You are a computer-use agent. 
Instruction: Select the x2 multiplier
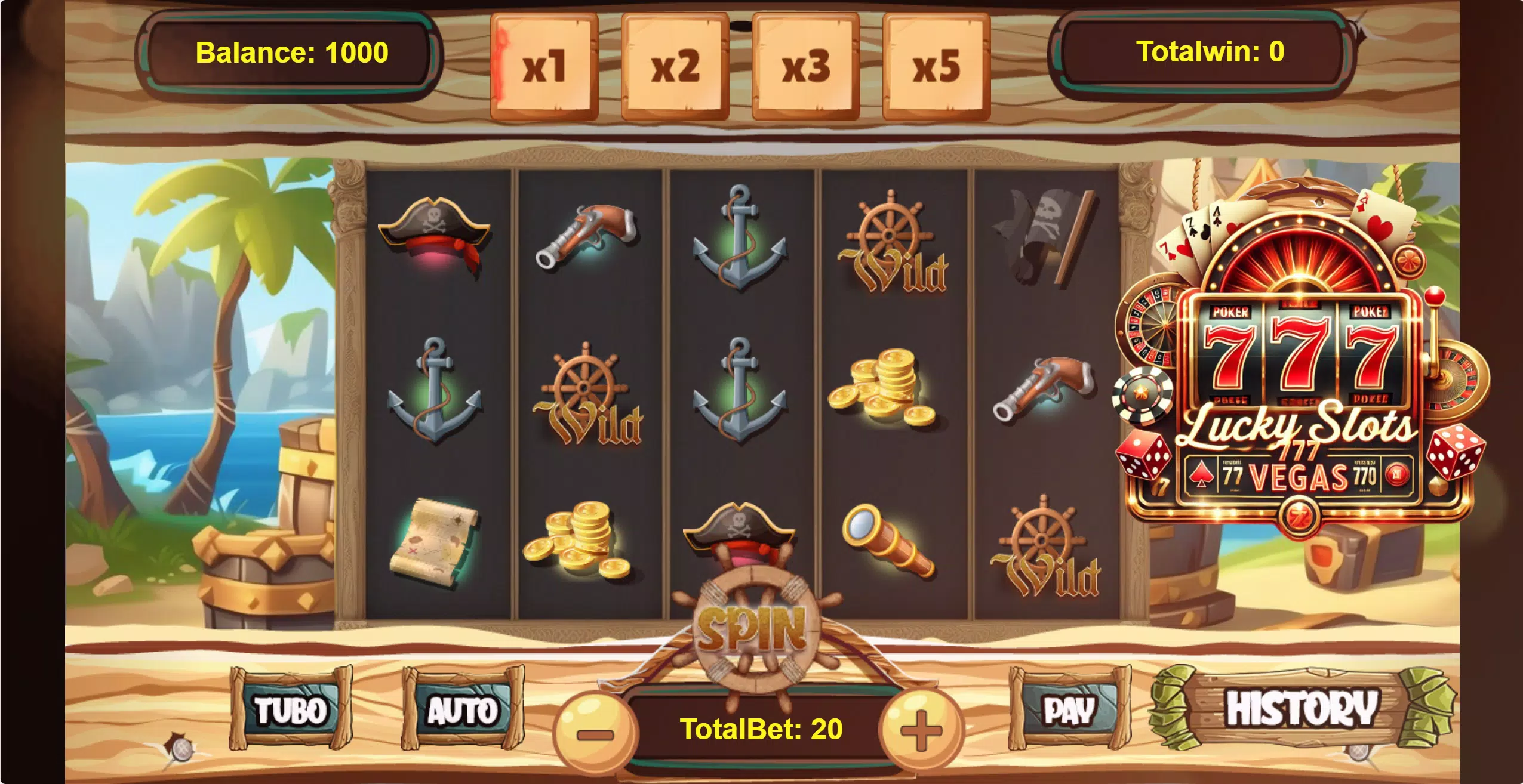676,66
